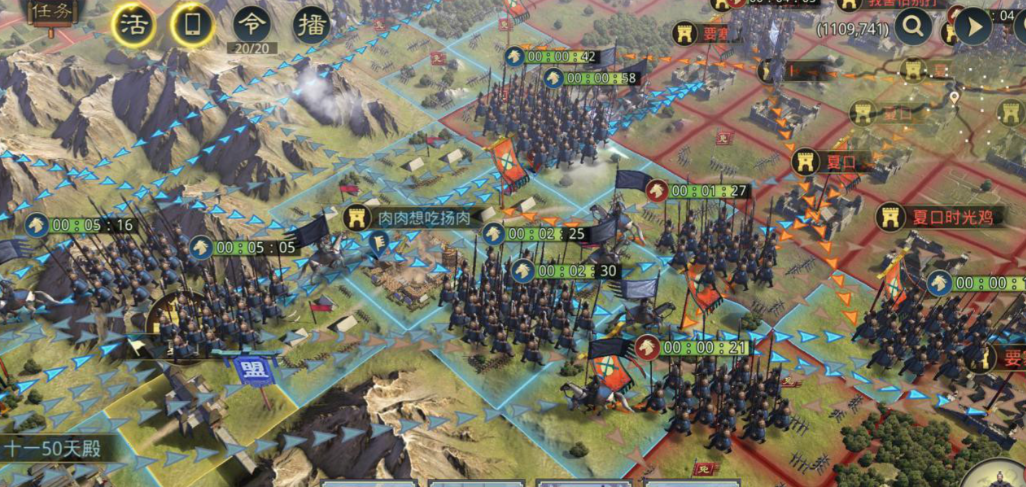Select the 令 orders icon
Viewport: 1026px width, 487px height.
pos(251,24)
